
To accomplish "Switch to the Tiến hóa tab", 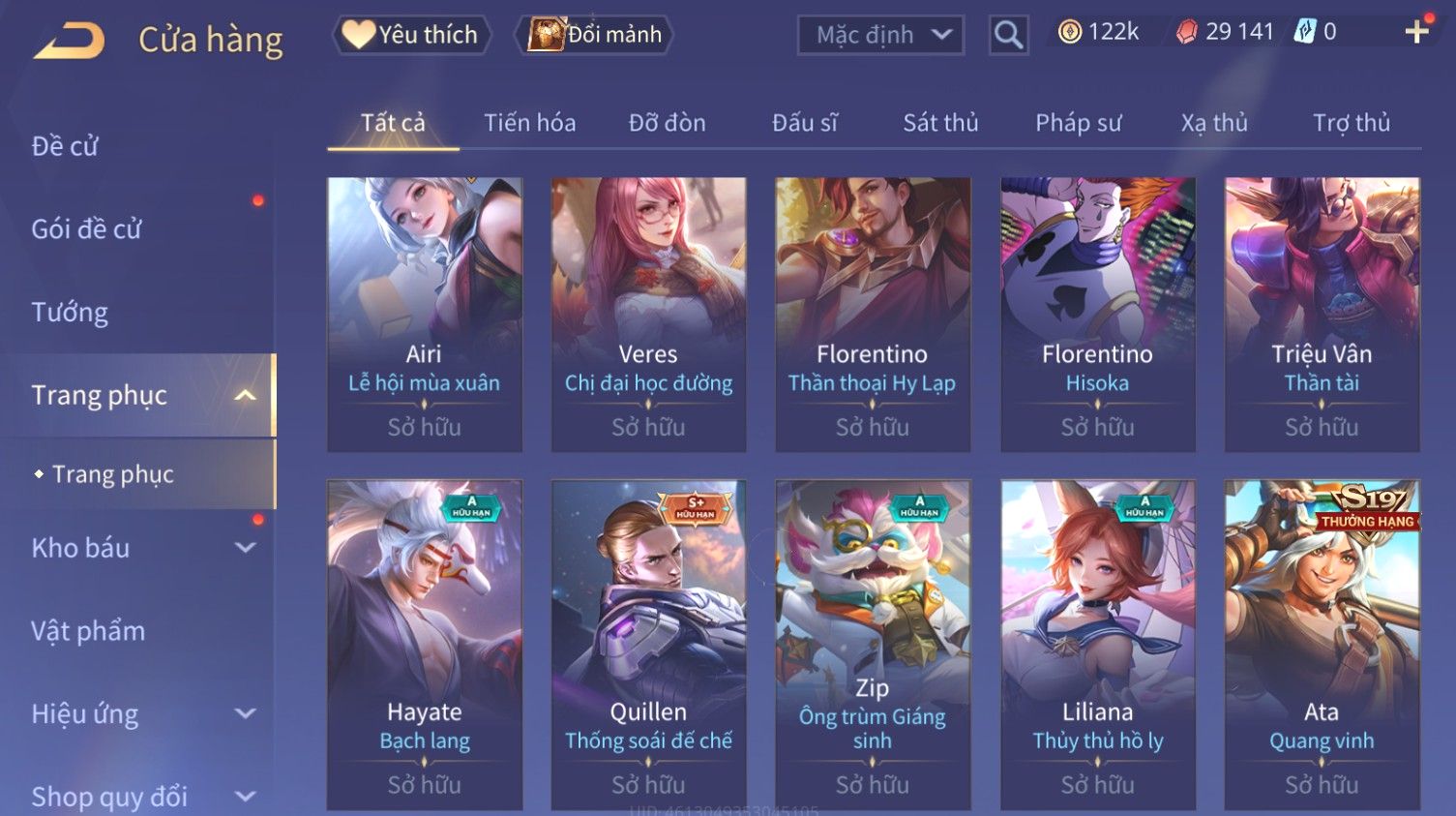I will click(529, 123).
